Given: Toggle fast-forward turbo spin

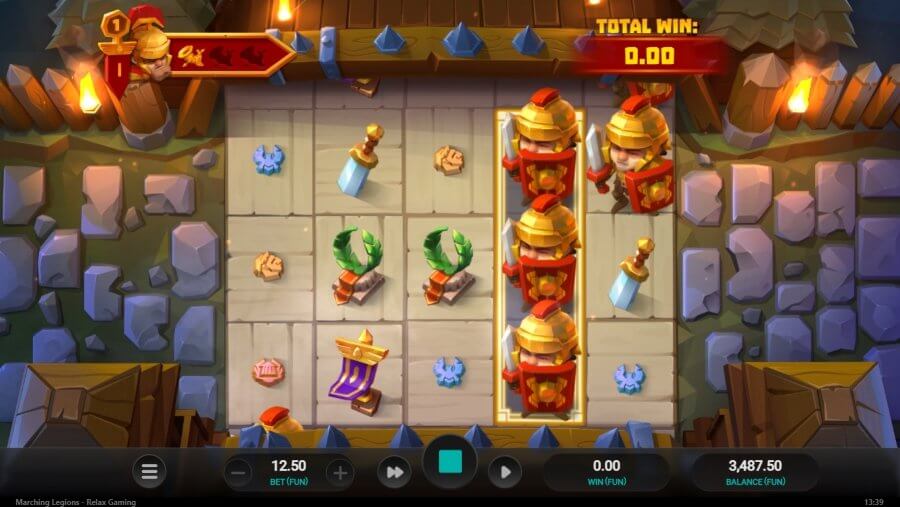Looking at the screenshot, I should pyautogui.click(x=394, y=472).
